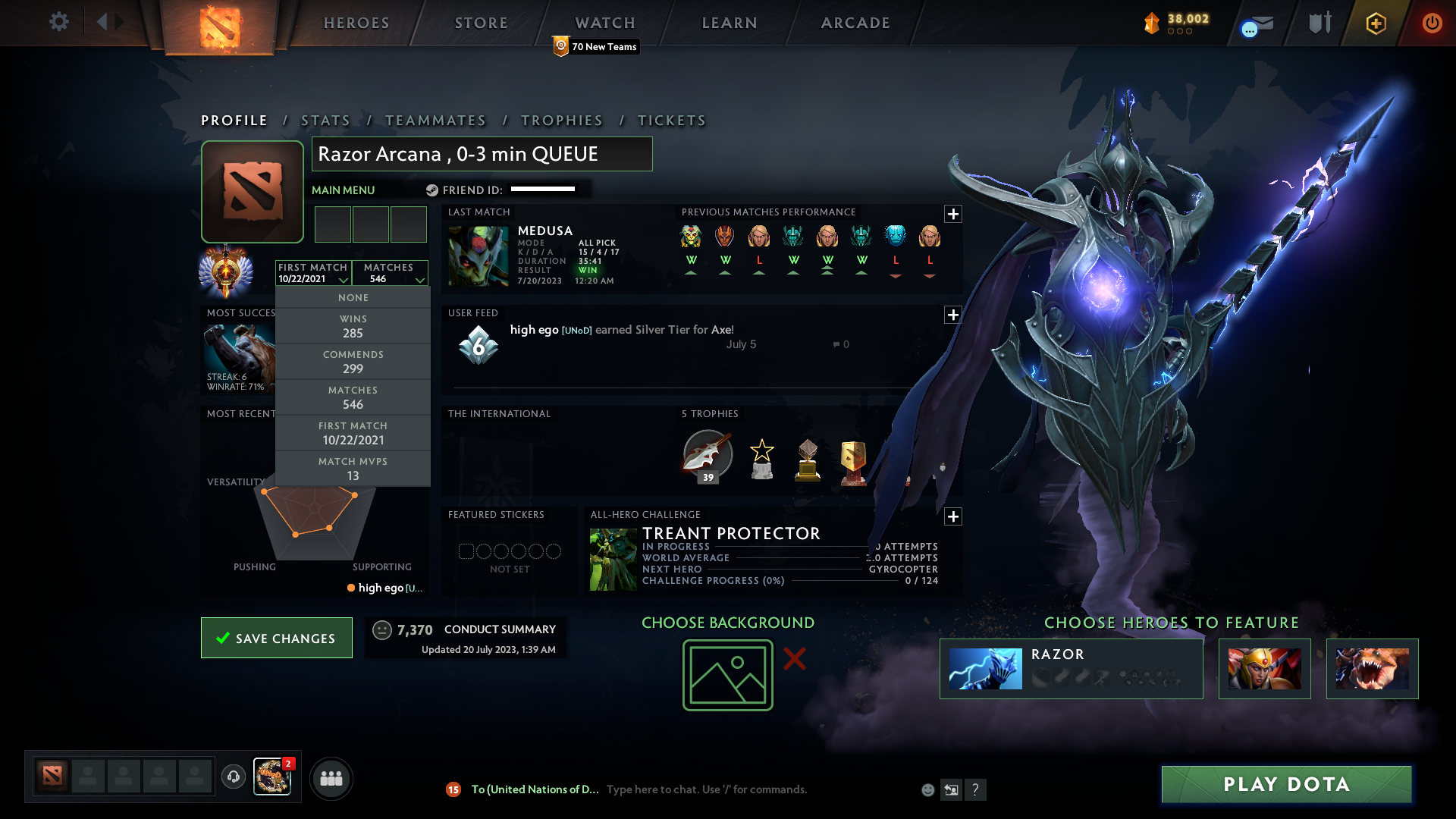
Task: Click the help question mark icon near chat
Action: [976, 789]
